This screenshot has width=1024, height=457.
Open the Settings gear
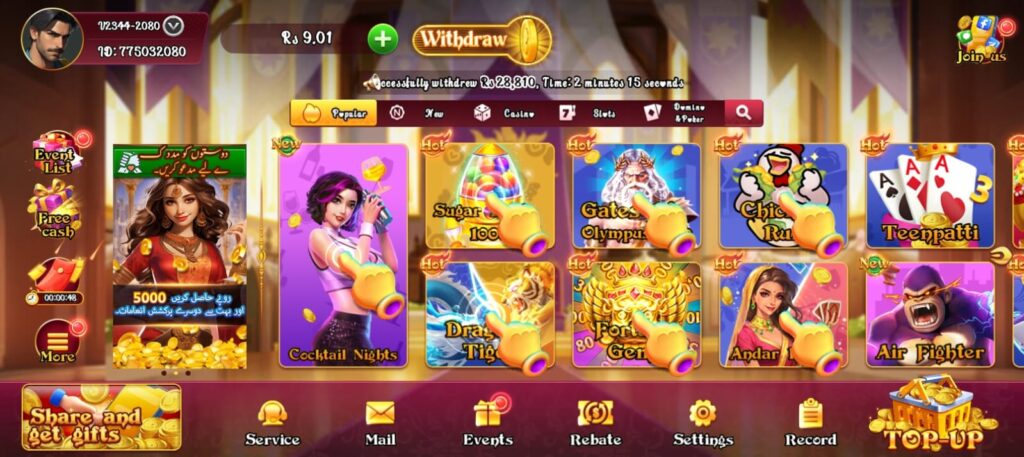pos(702,423)
